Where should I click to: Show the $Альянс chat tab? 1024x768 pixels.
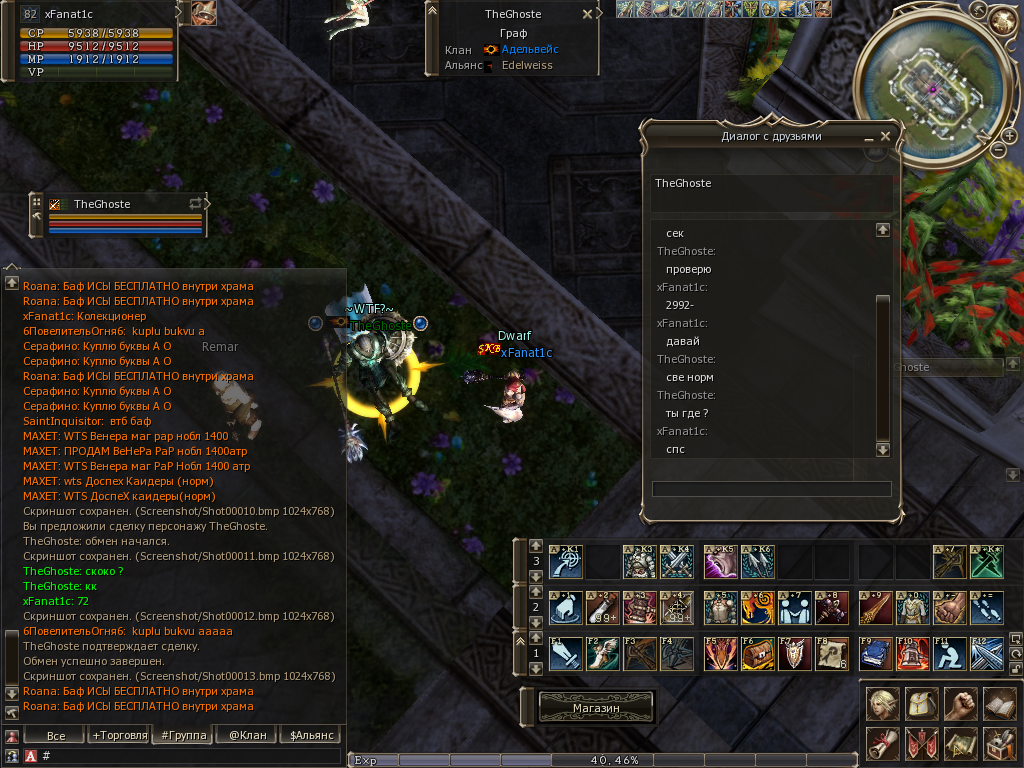tap(309, 735)
